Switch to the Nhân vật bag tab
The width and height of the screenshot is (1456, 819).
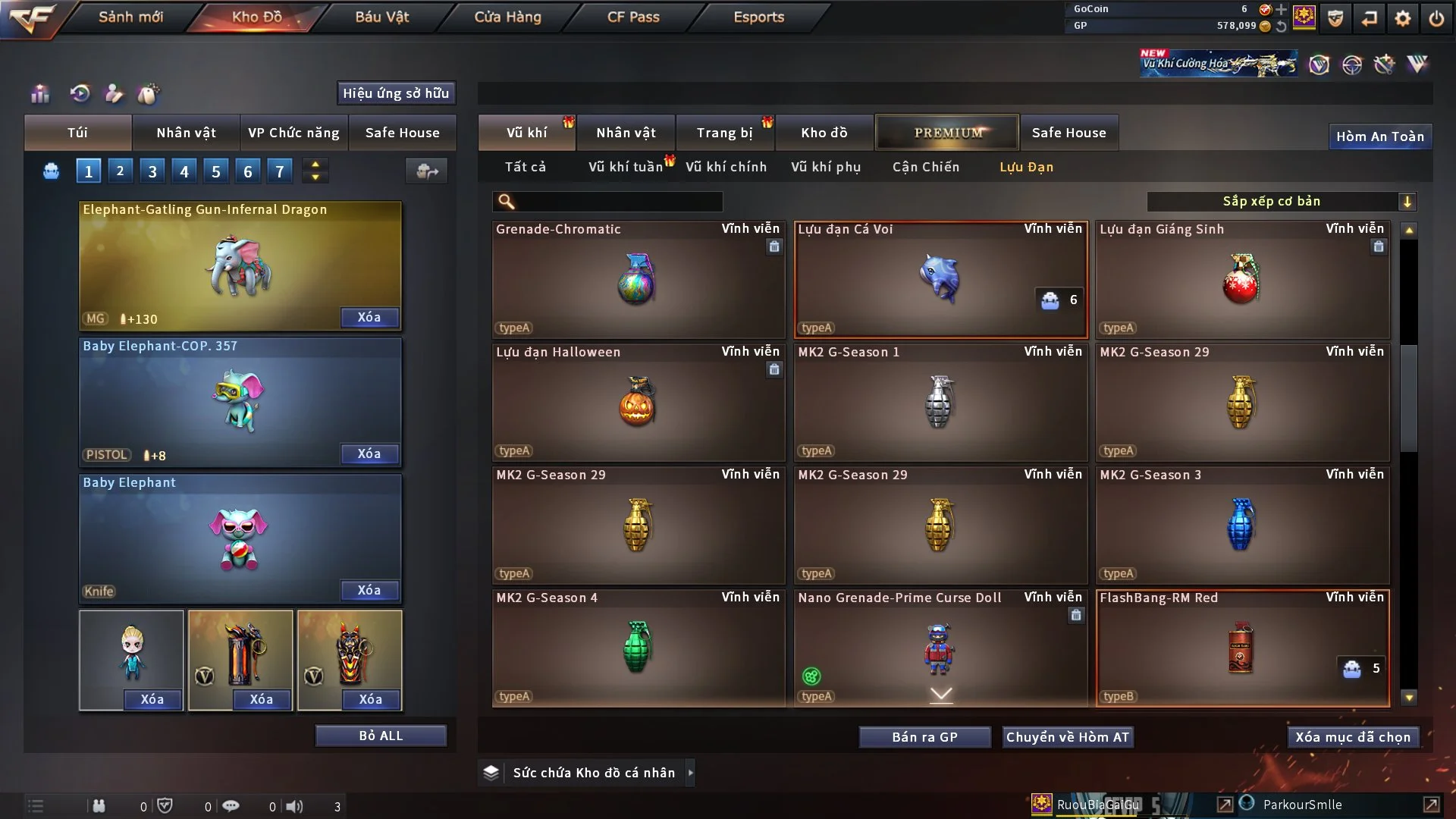(186, 133)
